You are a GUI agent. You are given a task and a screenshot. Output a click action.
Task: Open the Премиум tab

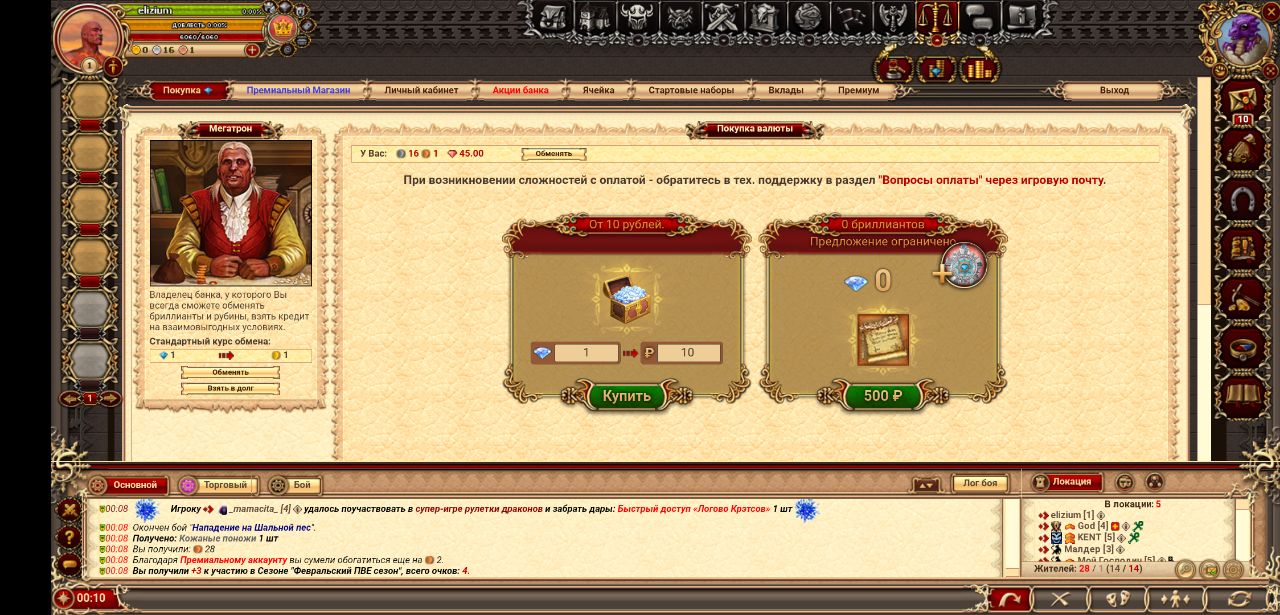pyautogui.click(x=859, y=90)
